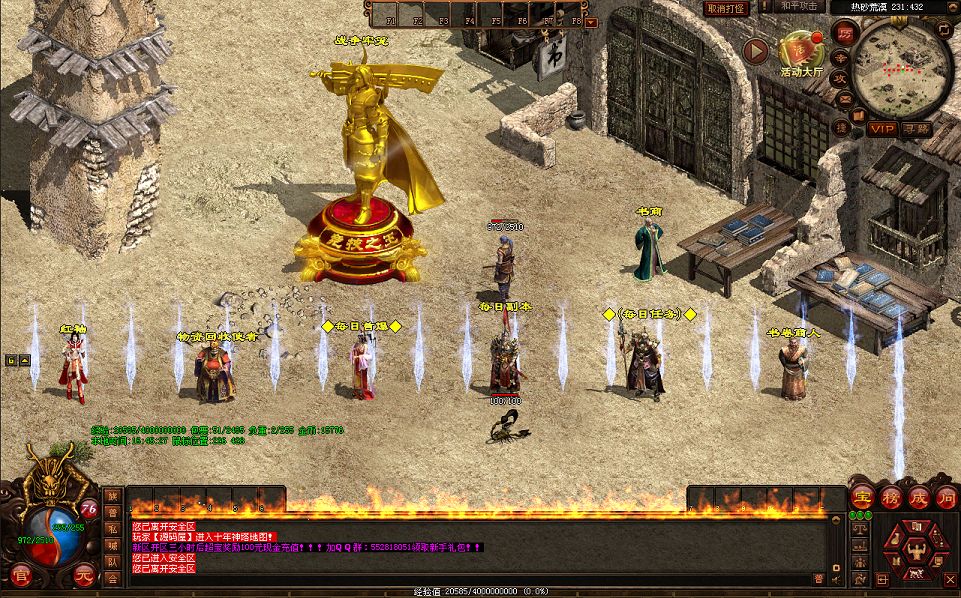Select the 私 private chat tab

tap(113, 527)
